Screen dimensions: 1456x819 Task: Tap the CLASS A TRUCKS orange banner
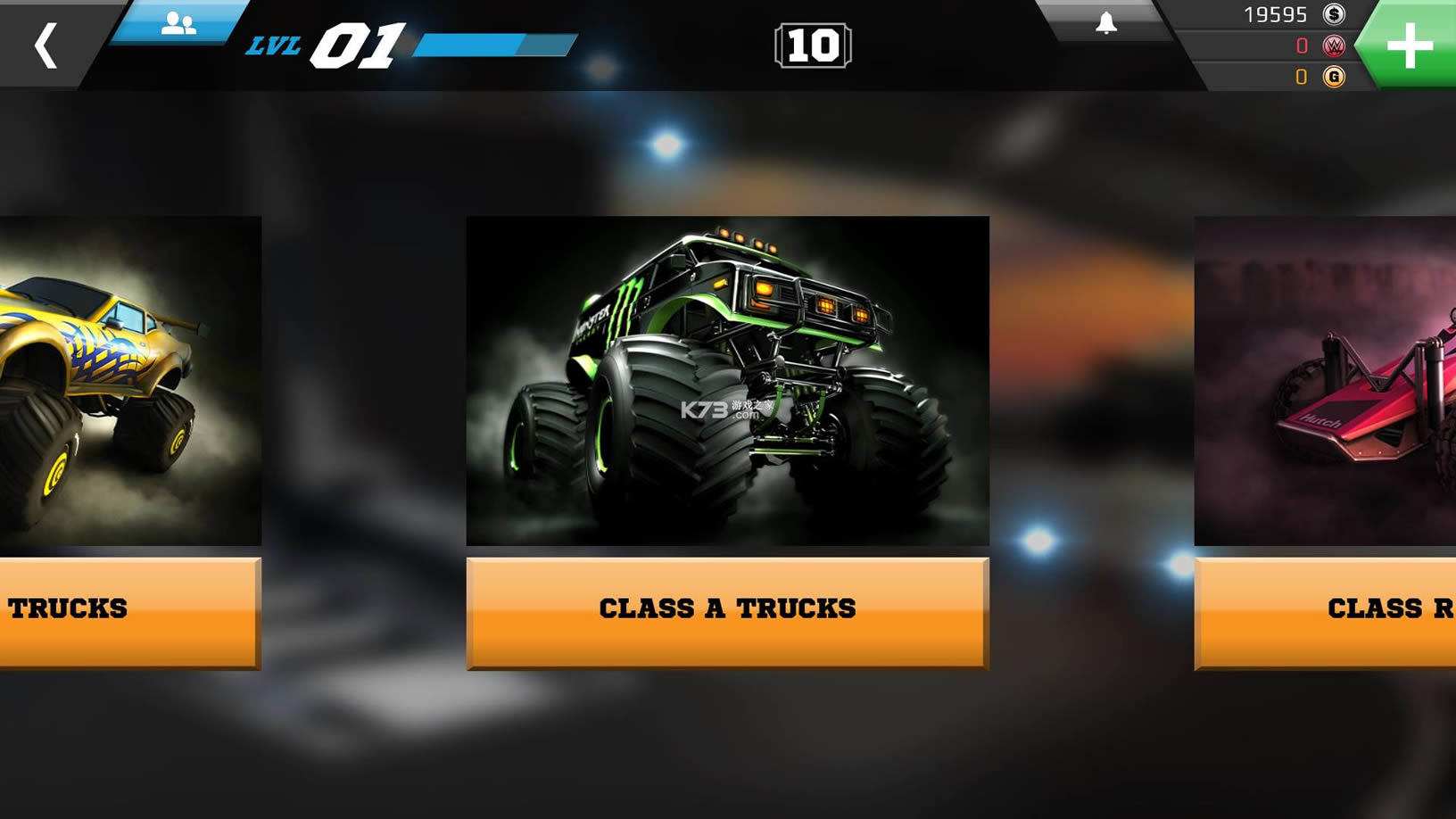pos(727,608)
